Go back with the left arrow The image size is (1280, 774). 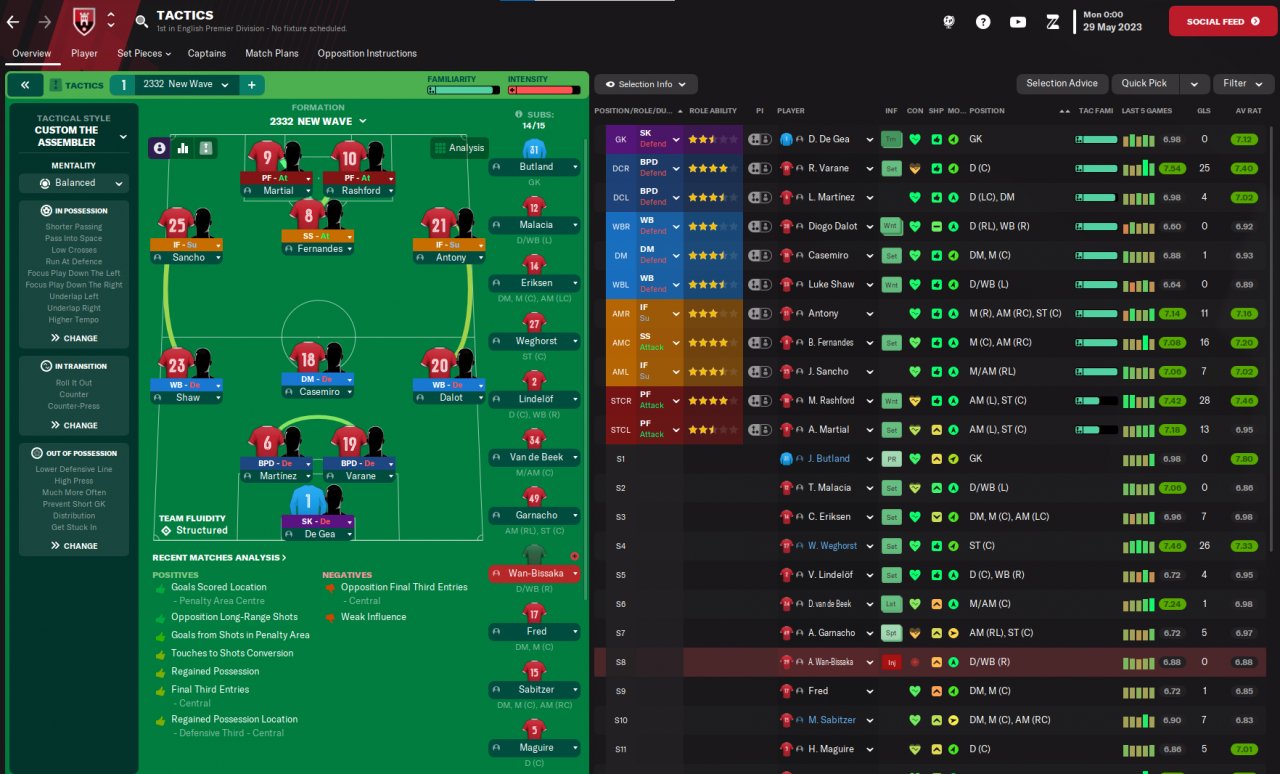[x=13, y=20]
